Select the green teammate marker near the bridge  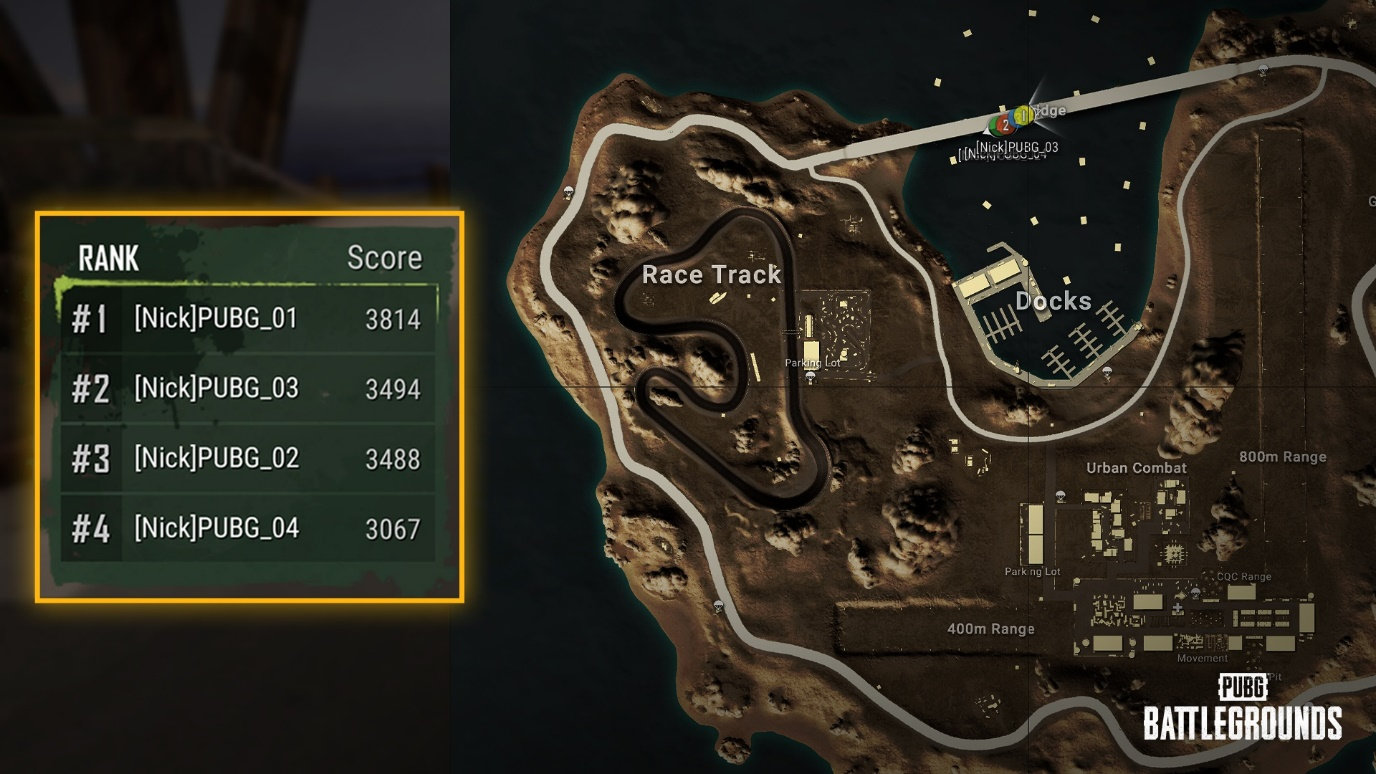[994, 126]
